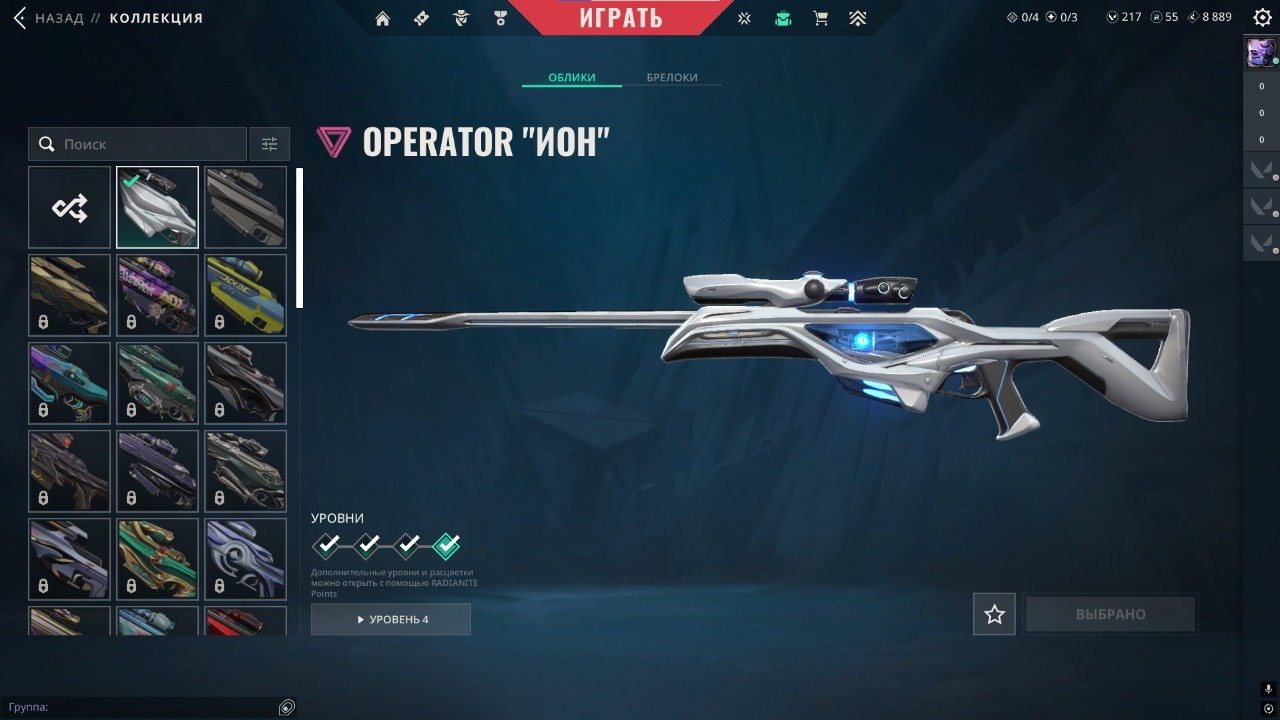Select the first level checkmark under УРОВНИ
The width and height of the screenshot is (1280, 720).
[325, 545]
